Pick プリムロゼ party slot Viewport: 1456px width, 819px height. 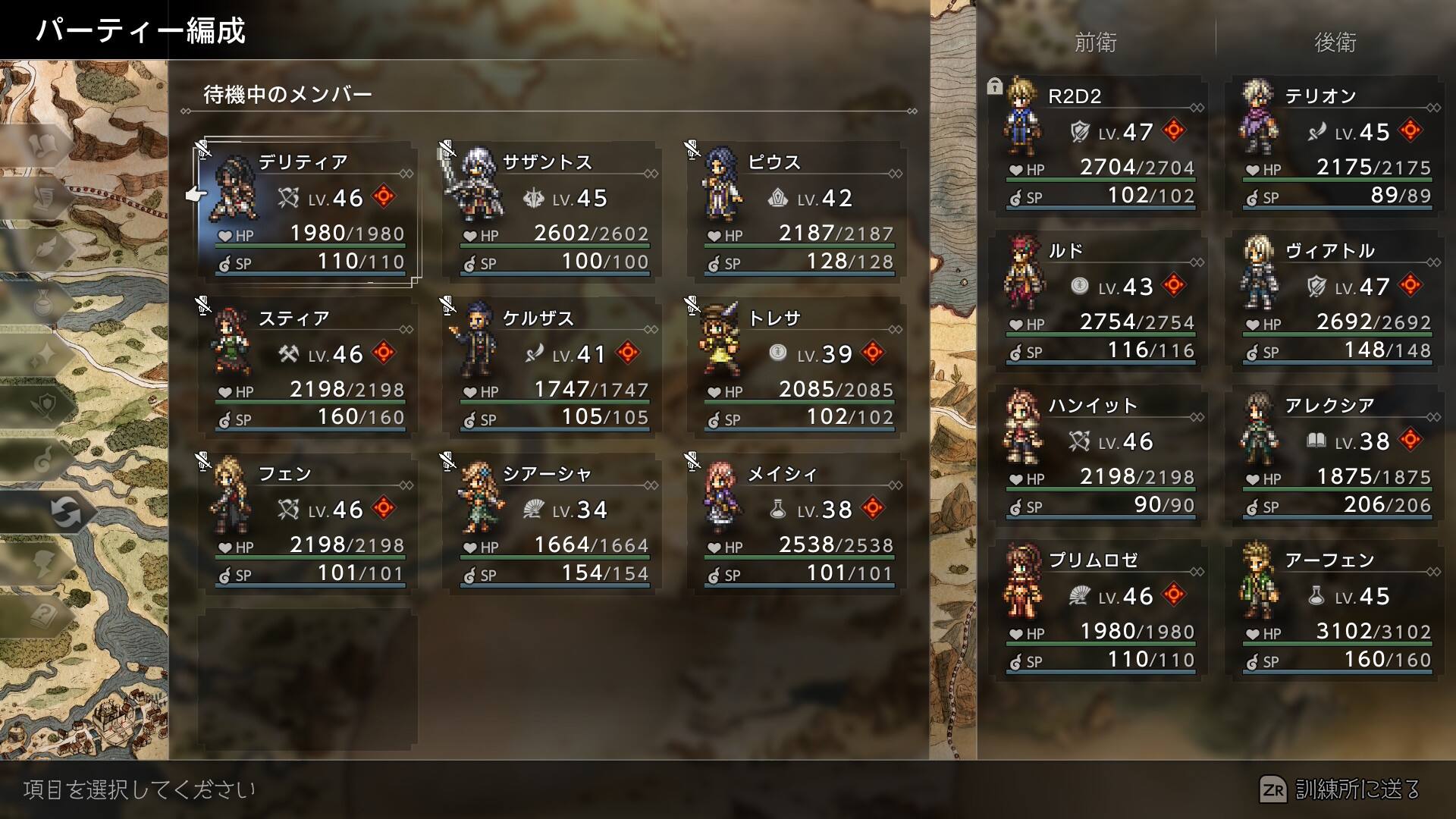point(1100,610)
